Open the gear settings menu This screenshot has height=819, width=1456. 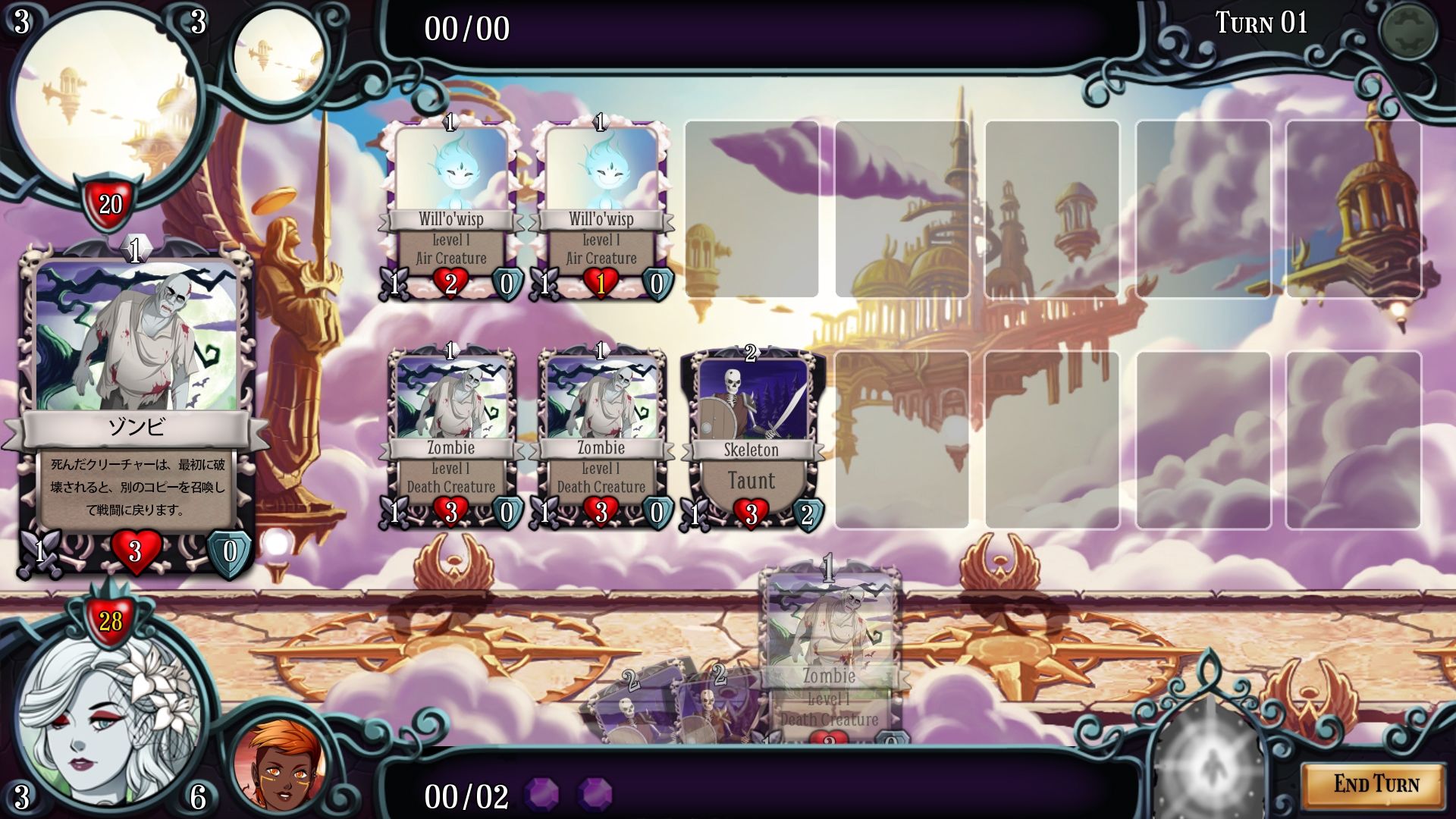[1407, 30]
